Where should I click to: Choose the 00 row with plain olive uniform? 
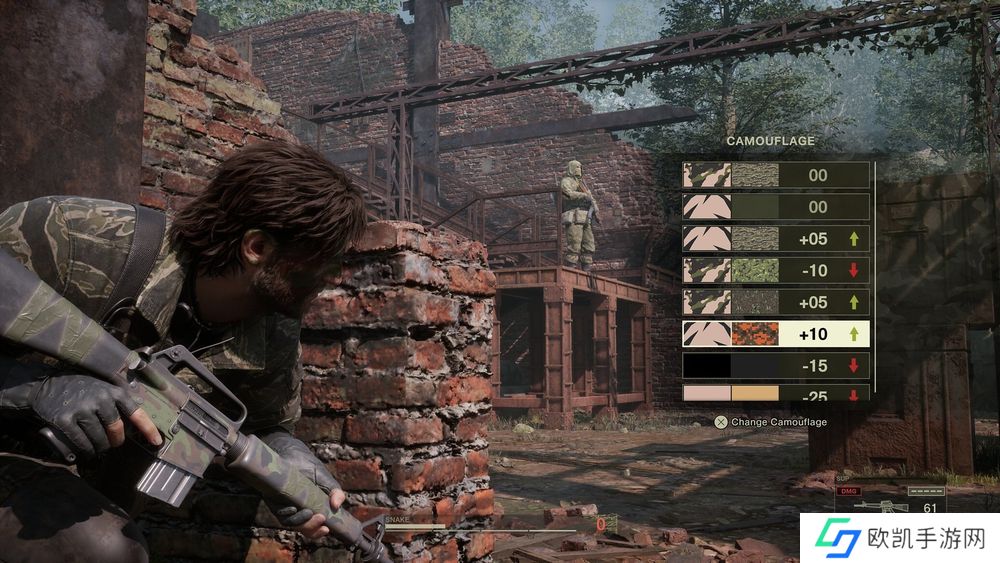(x=775, y=207)
